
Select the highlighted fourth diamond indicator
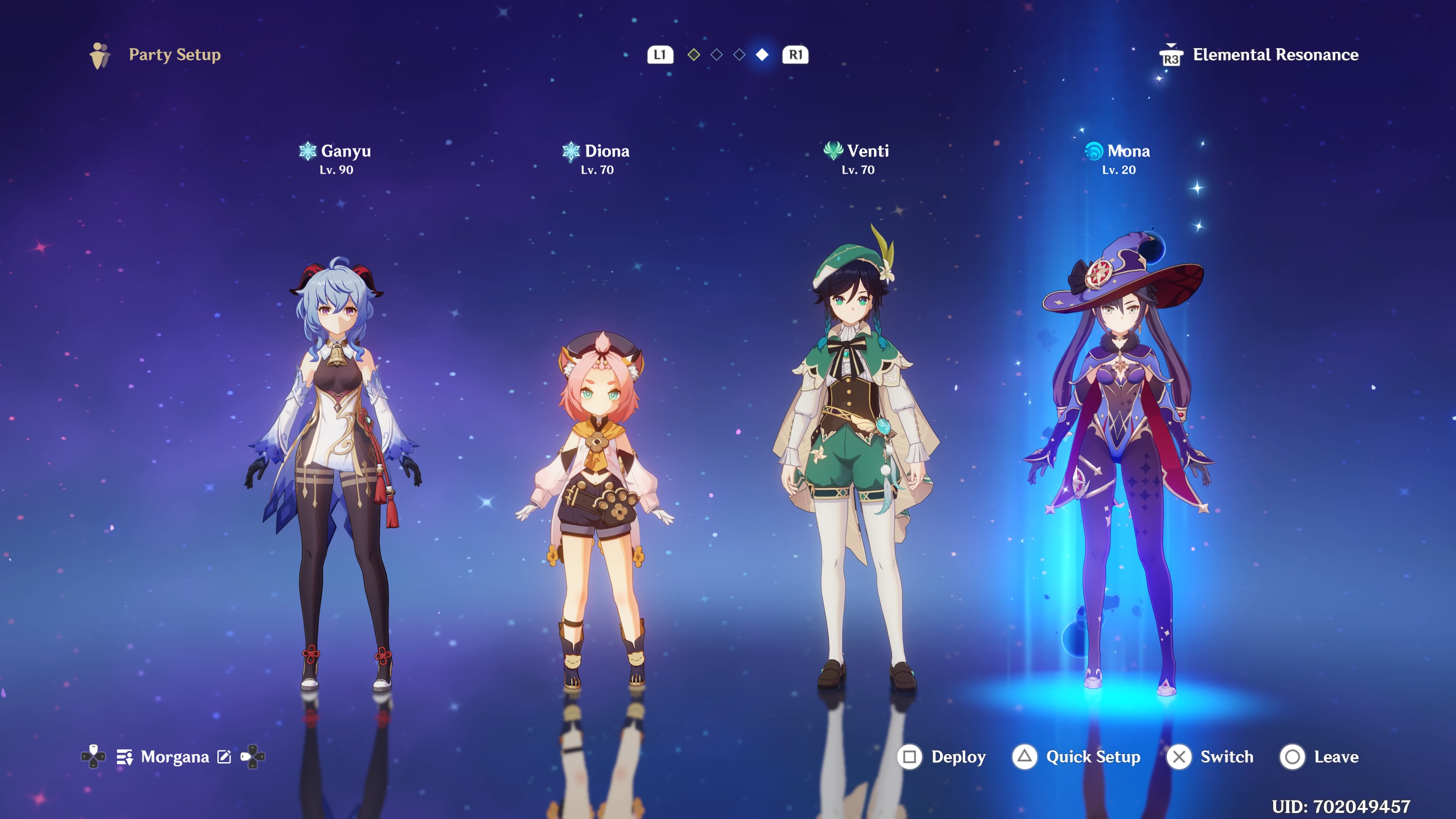(x=763, y=55)
